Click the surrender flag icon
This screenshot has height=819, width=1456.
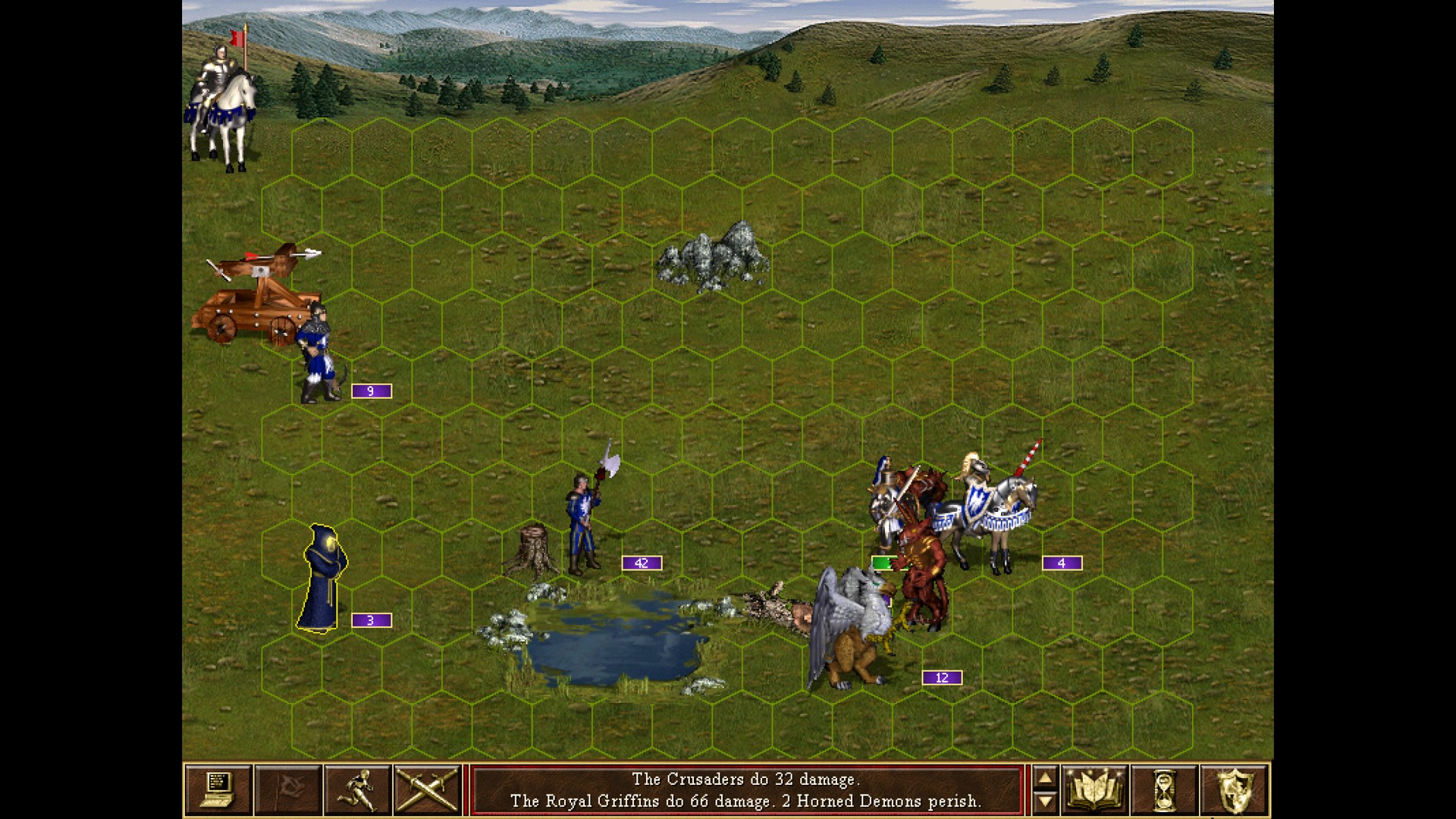(289, 789)
